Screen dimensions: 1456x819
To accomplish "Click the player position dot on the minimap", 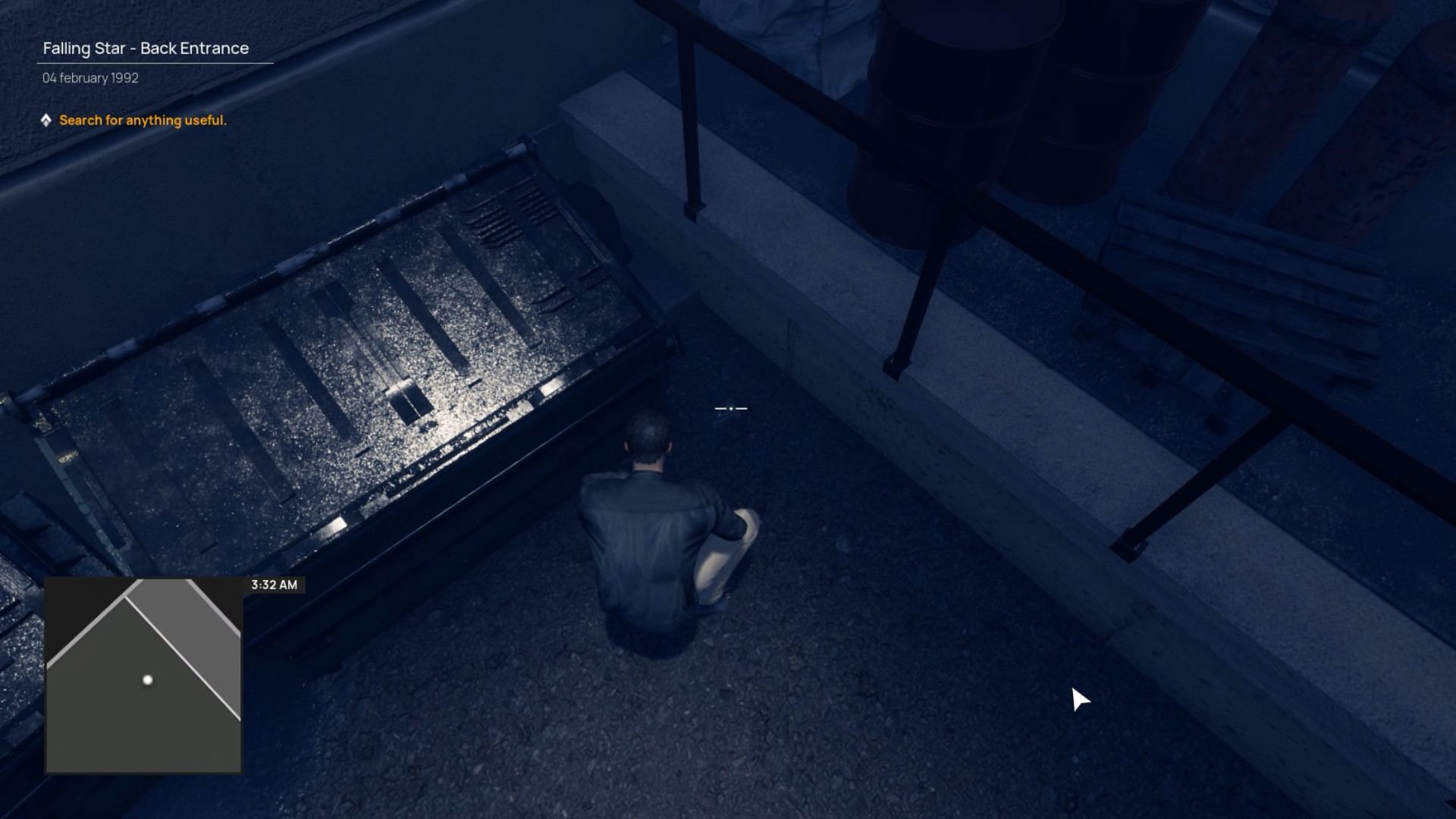I will (146, 680).
